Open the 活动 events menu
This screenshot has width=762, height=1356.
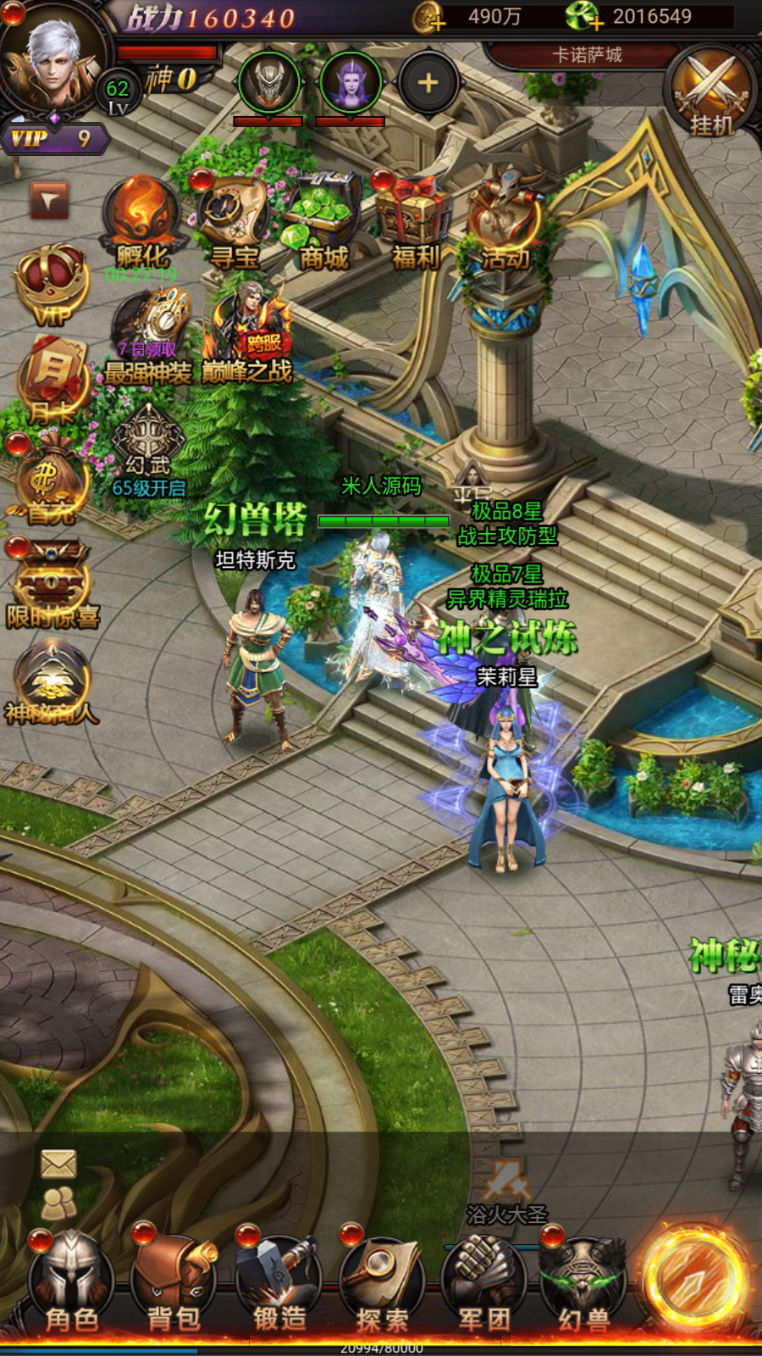[505, 222]
